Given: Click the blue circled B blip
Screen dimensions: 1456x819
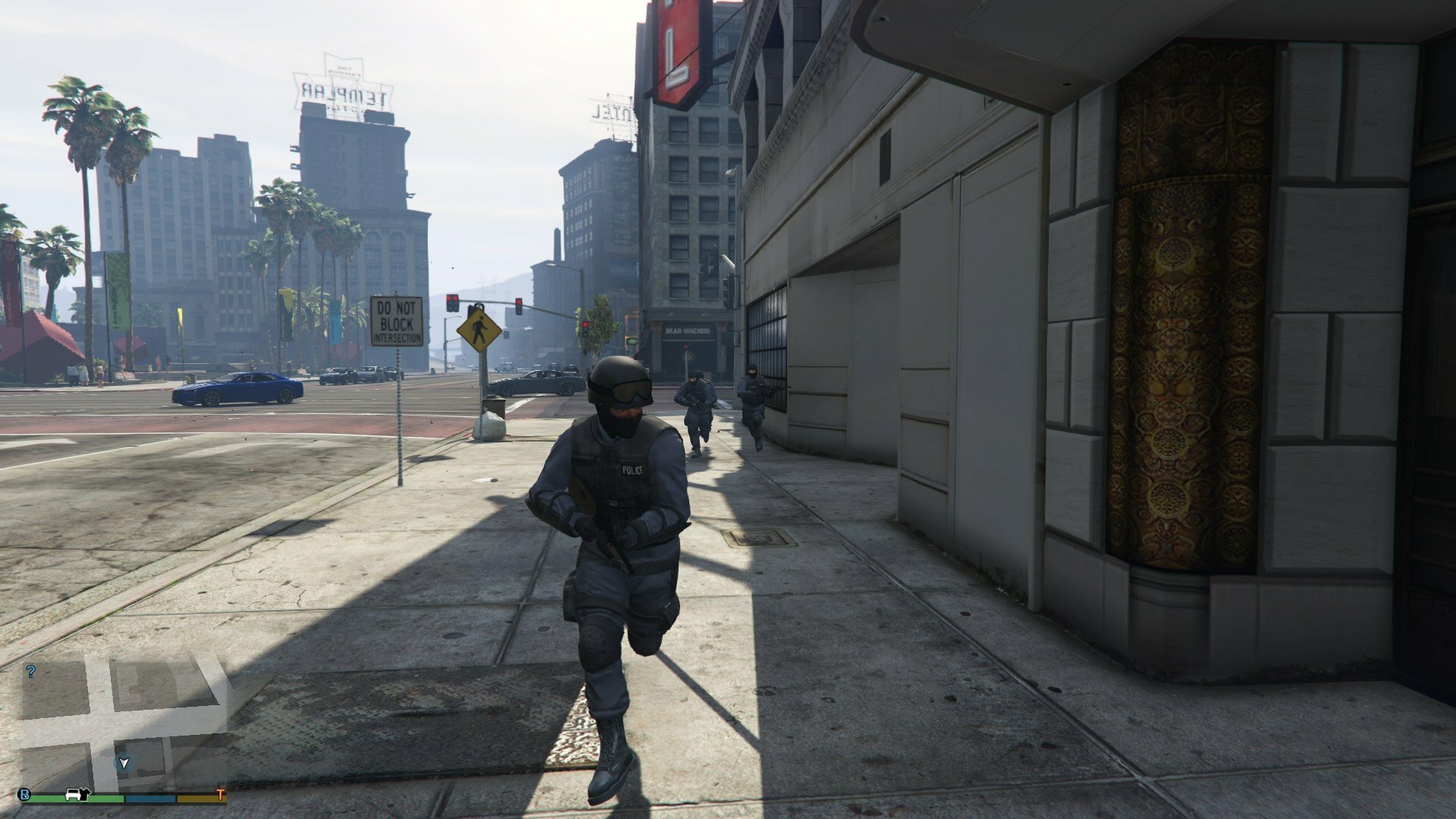Looking at the screenshot, I should click(25, 795).
